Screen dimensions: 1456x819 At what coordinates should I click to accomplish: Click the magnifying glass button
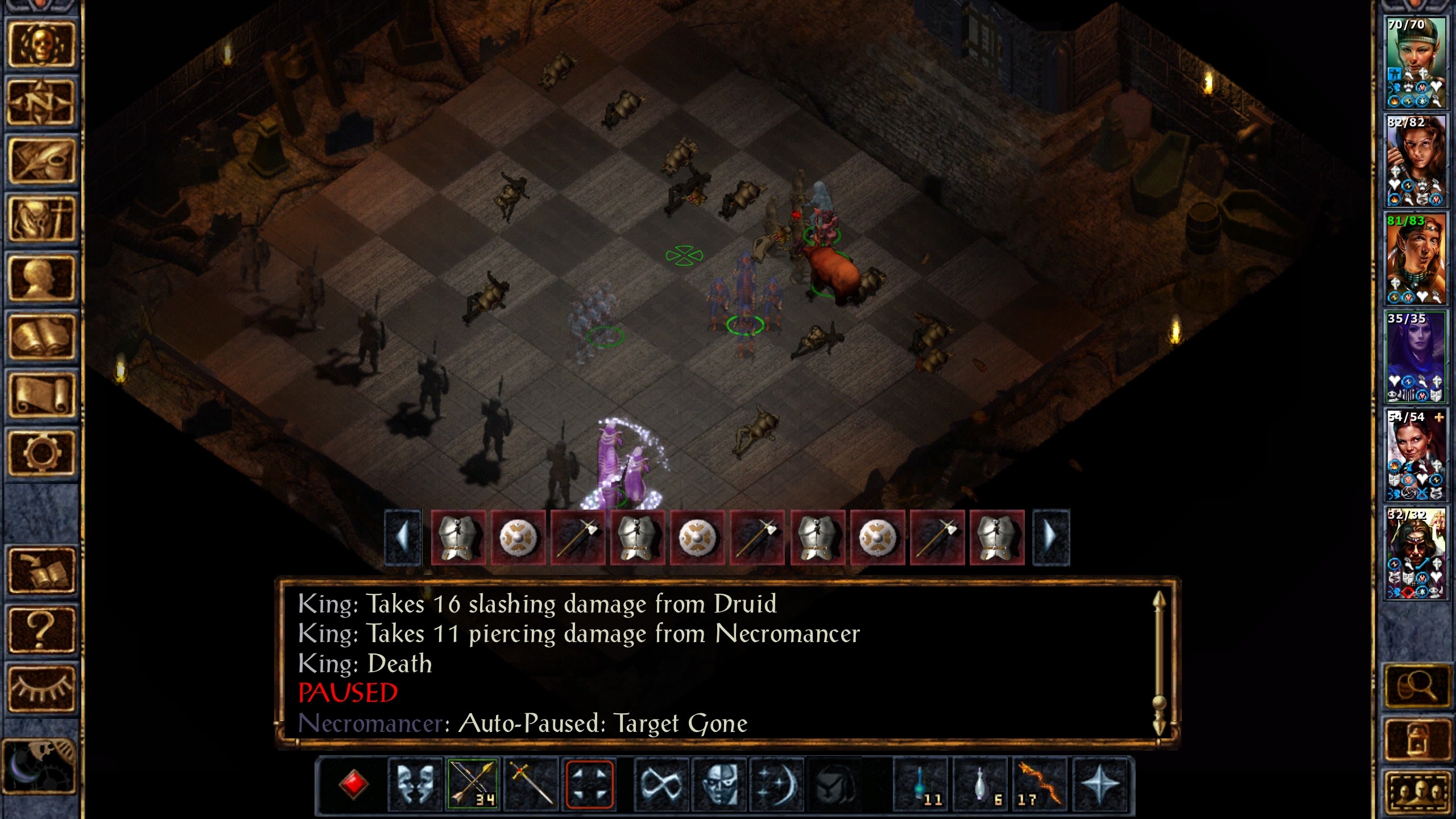[x=1416, y=686]
